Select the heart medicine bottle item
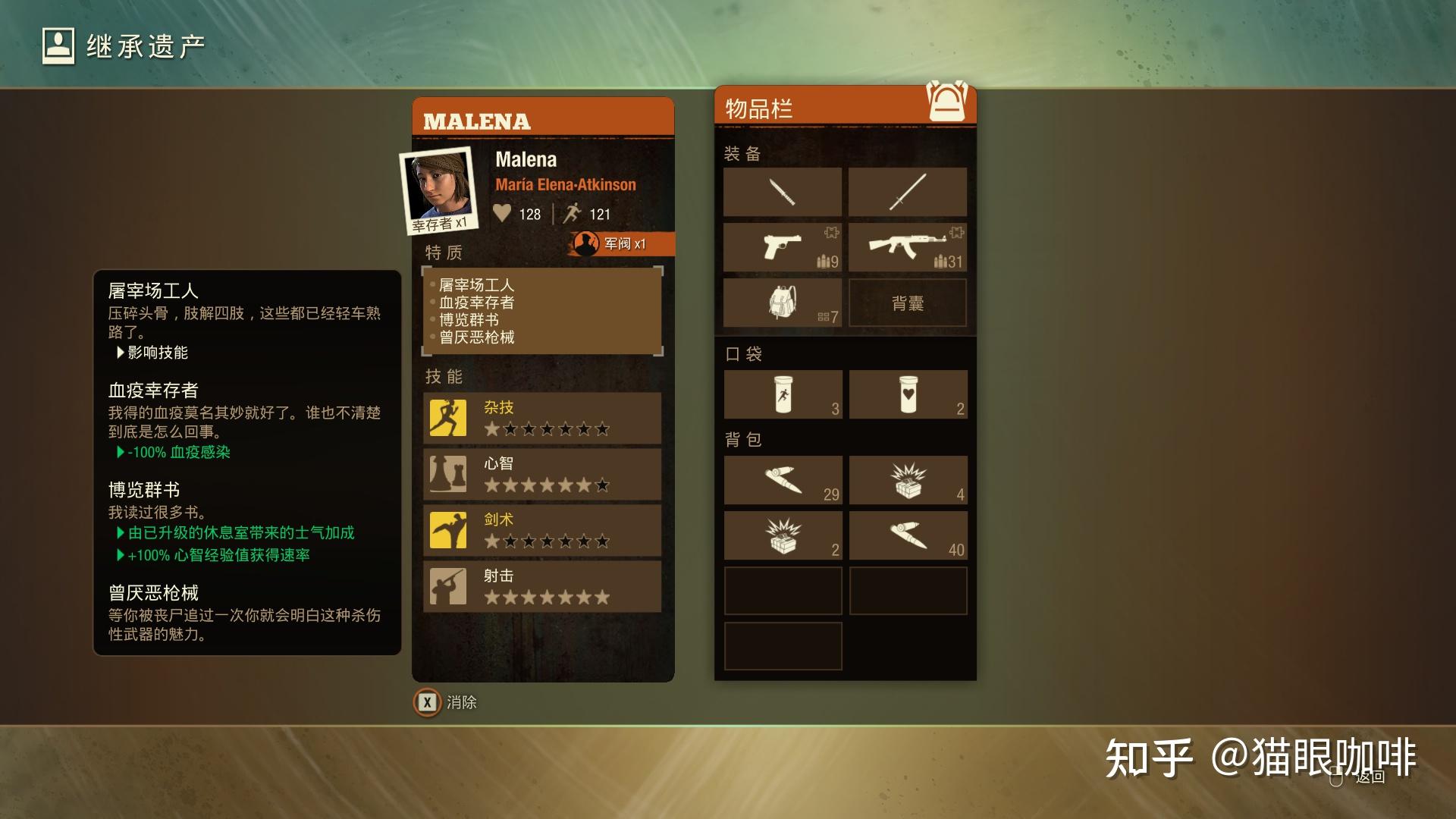This screenshot has height=819, width=1456. point(908,394)
